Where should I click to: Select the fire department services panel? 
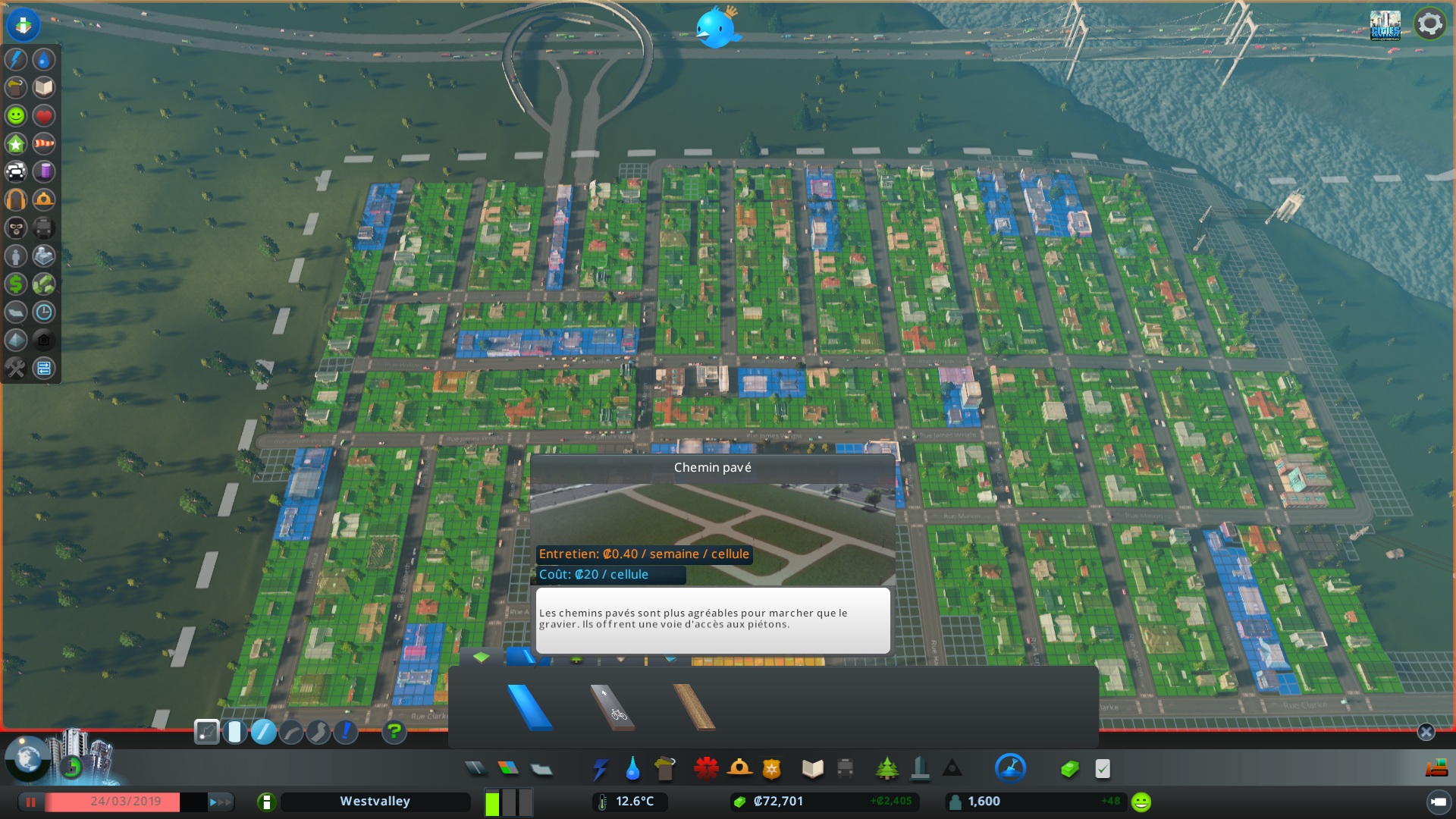coord(738,768)
